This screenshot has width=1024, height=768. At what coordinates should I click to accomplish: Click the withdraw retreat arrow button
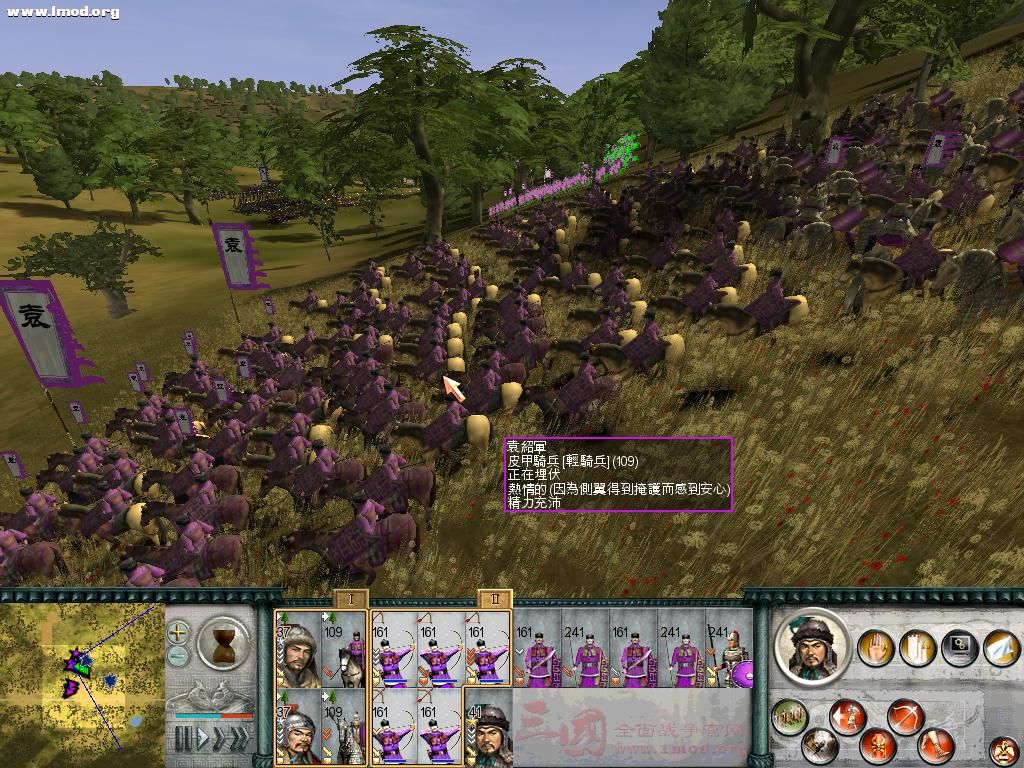tap(849, 717)
